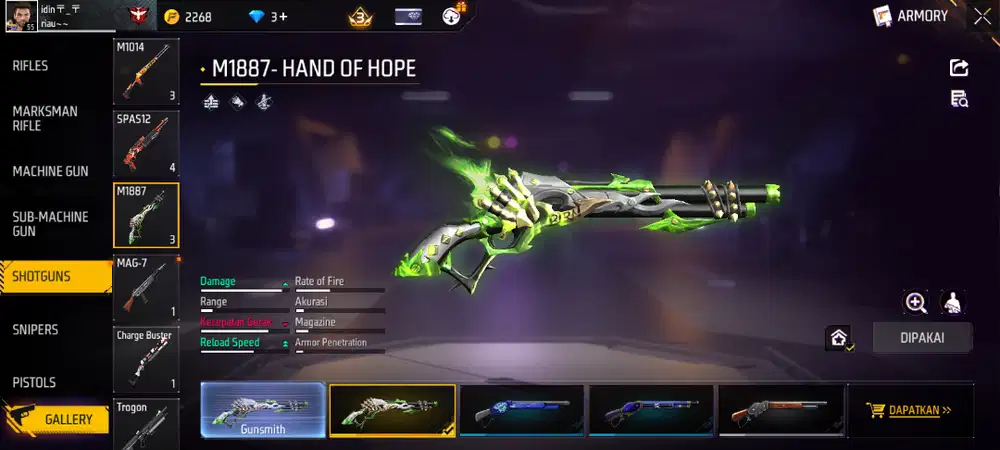Screen dimensions: 1000x450
Task: Choose the SPAS12 weapon thumbnail
Action: pos(146,143)
